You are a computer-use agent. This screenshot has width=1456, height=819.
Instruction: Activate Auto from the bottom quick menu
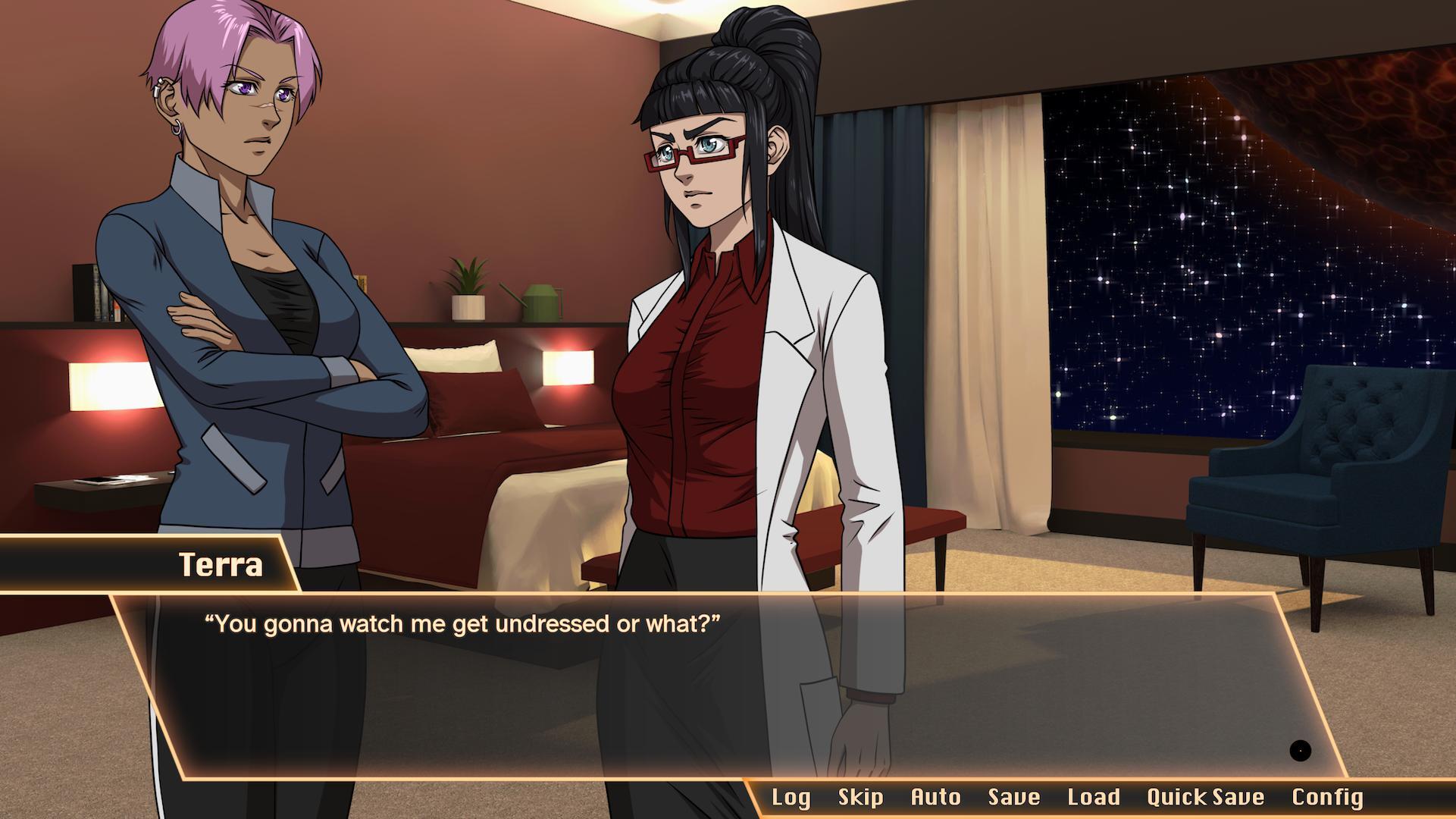point(935,797)
